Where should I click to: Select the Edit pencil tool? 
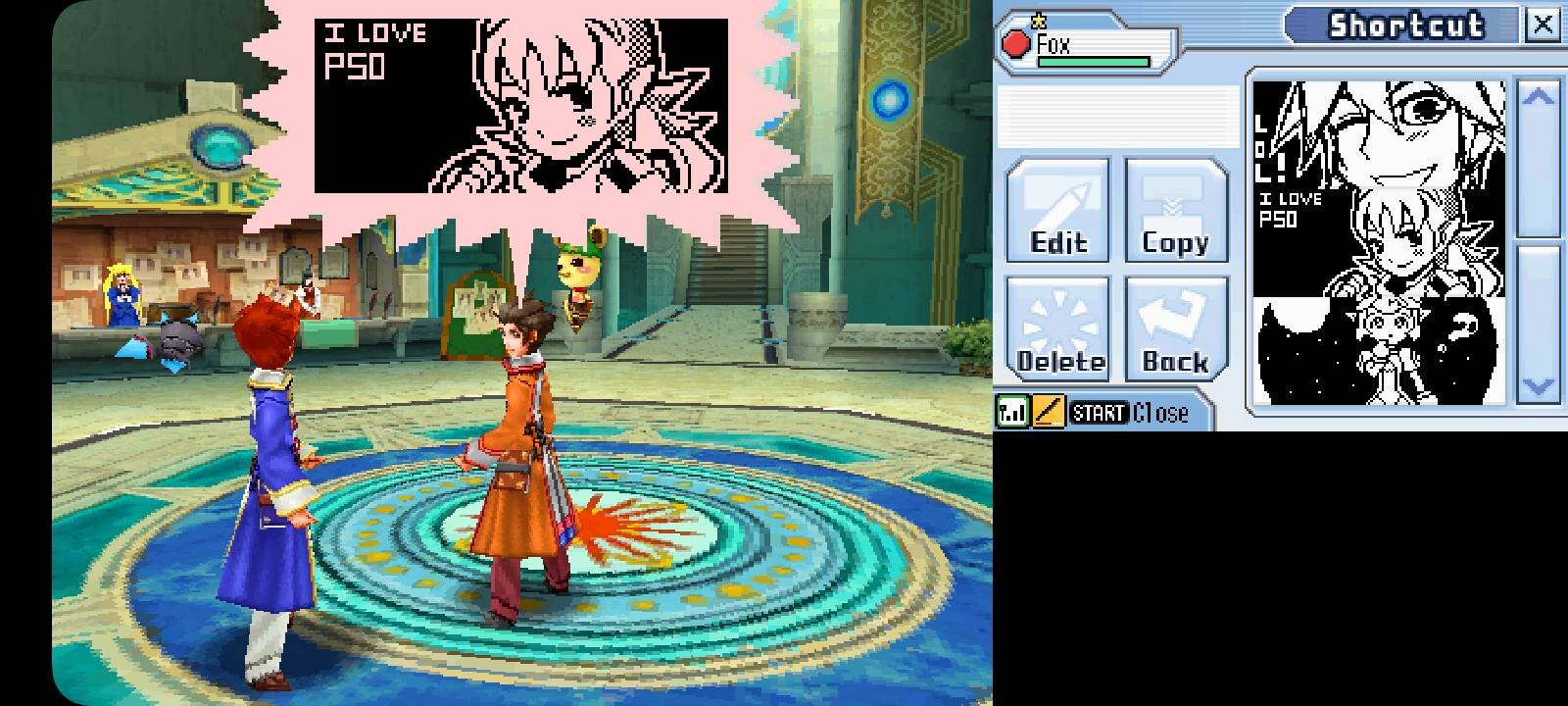tap(1057, 211)
